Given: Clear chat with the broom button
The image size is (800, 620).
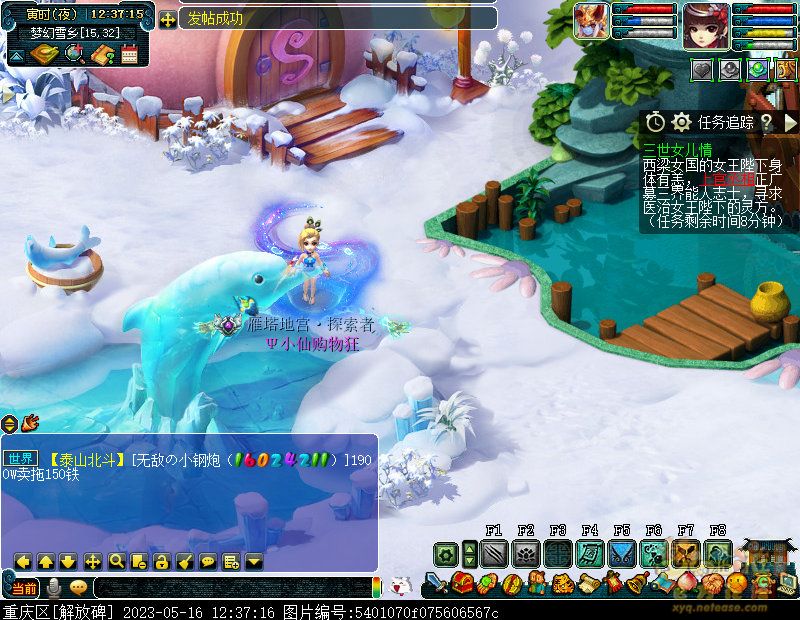Looking at the screenshot, I should click(185, 561).
